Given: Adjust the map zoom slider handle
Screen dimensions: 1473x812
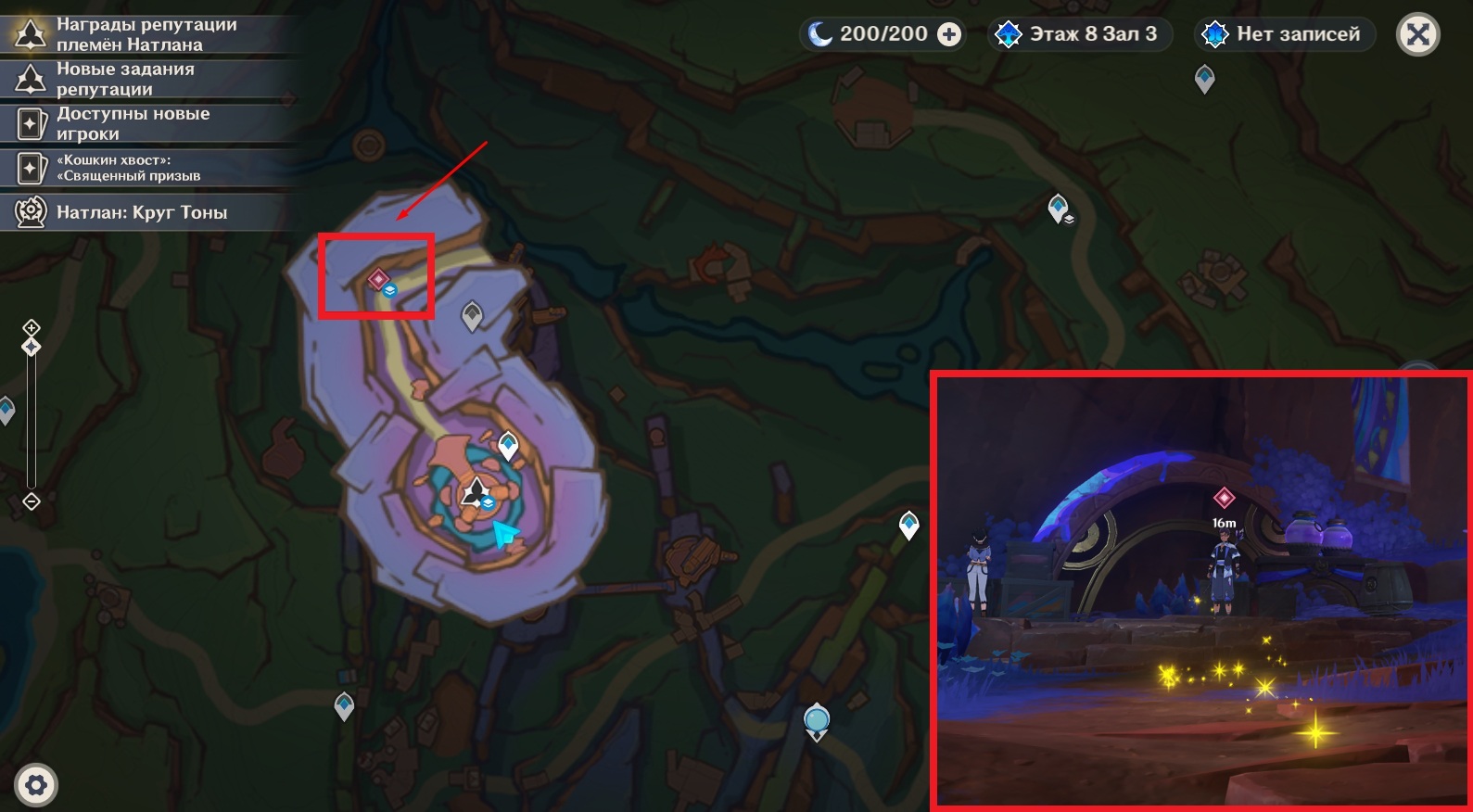Looking at the screenshot, I should (x=32, y=347).
